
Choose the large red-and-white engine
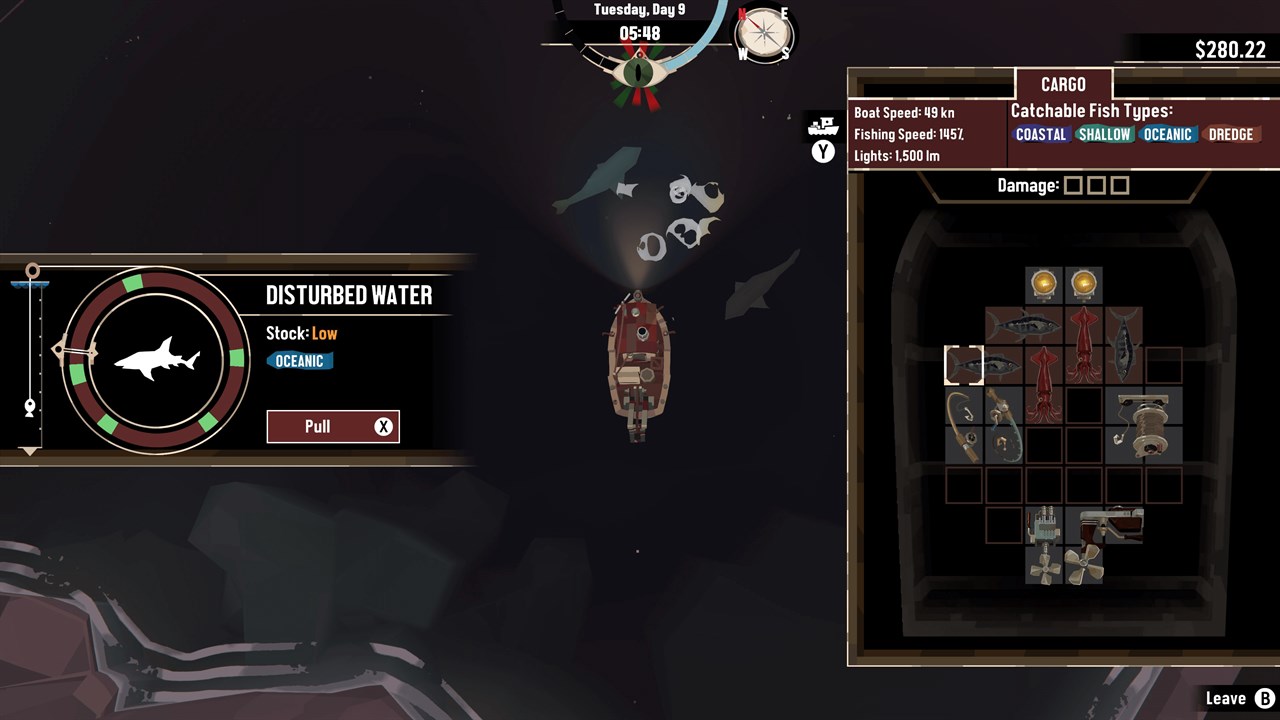pos(1105,525)
